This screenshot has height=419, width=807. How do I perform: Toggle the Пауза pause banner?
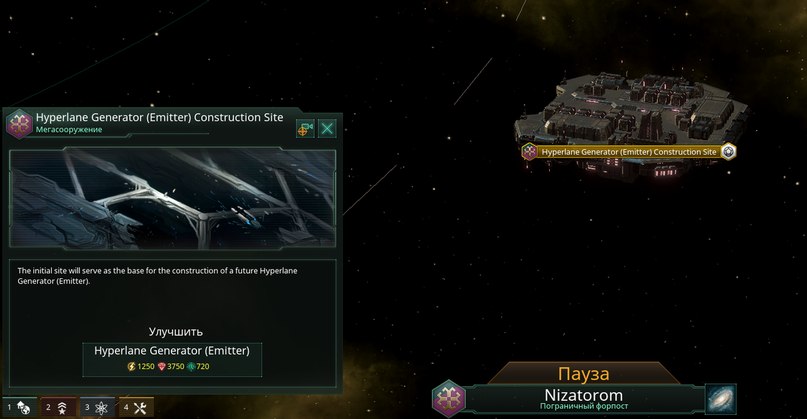pyautogui.click(x=584, y=373)
